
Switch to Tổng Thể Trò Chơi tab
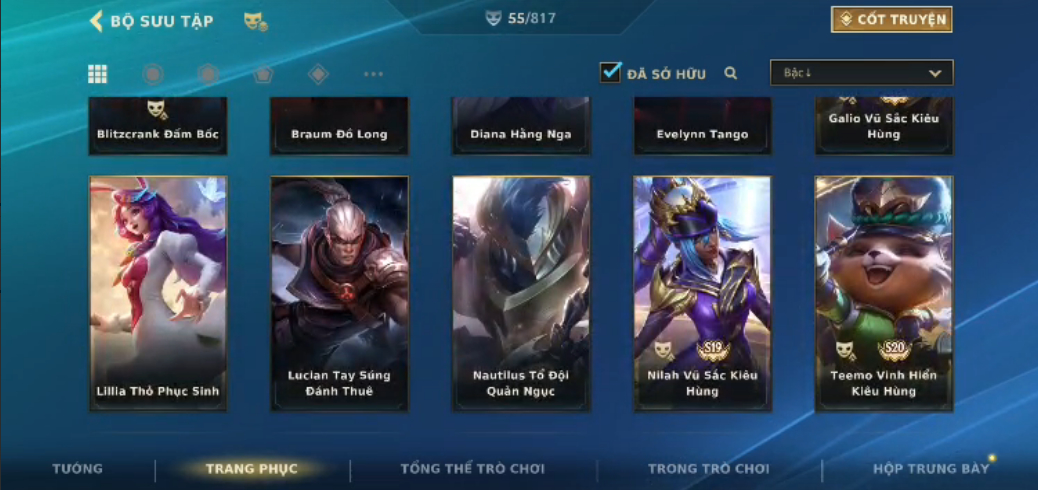(x=472, y=469)
